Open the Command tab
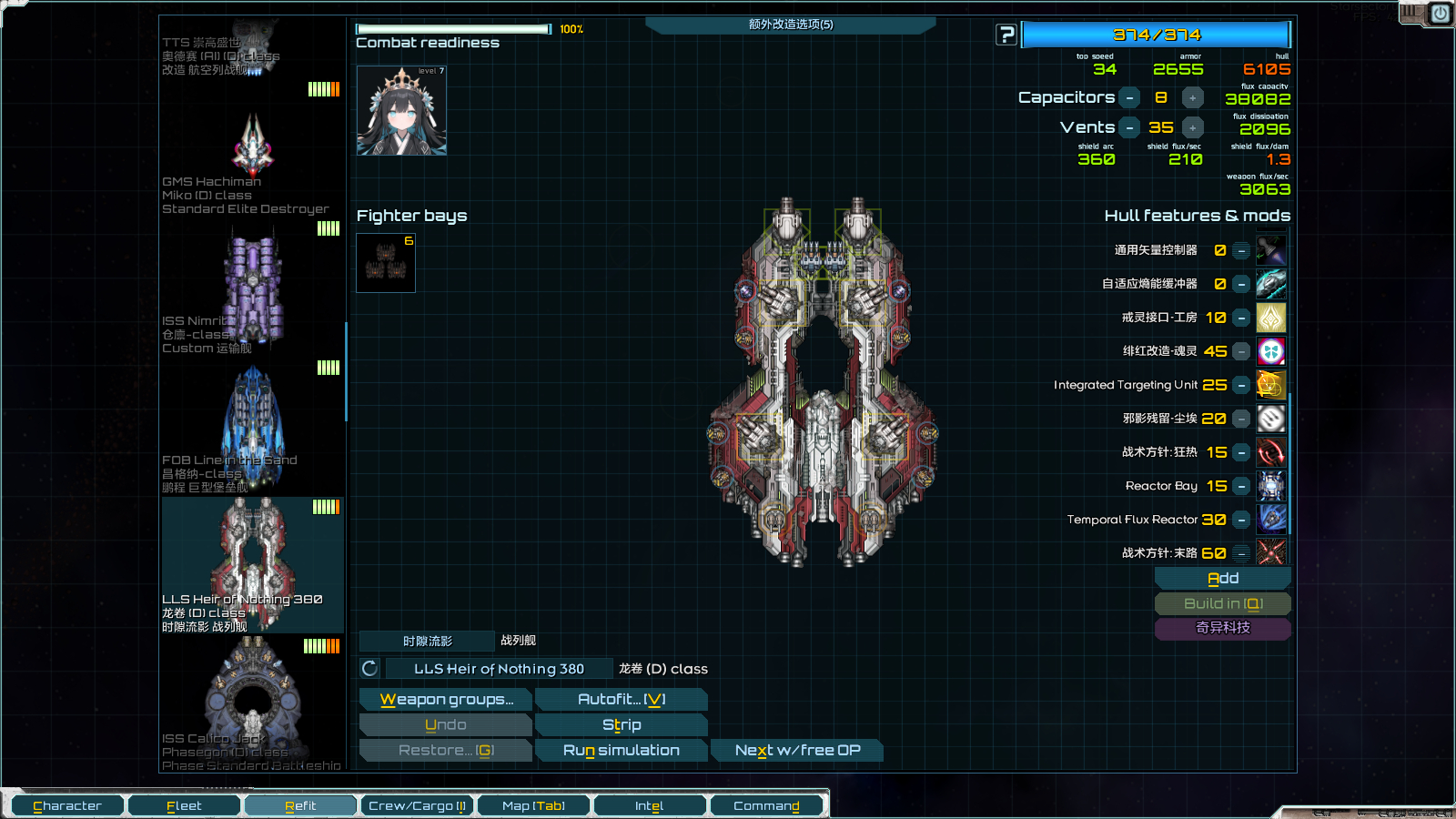Viewport: 1456px width, 819px height. [x=766, y=805]
